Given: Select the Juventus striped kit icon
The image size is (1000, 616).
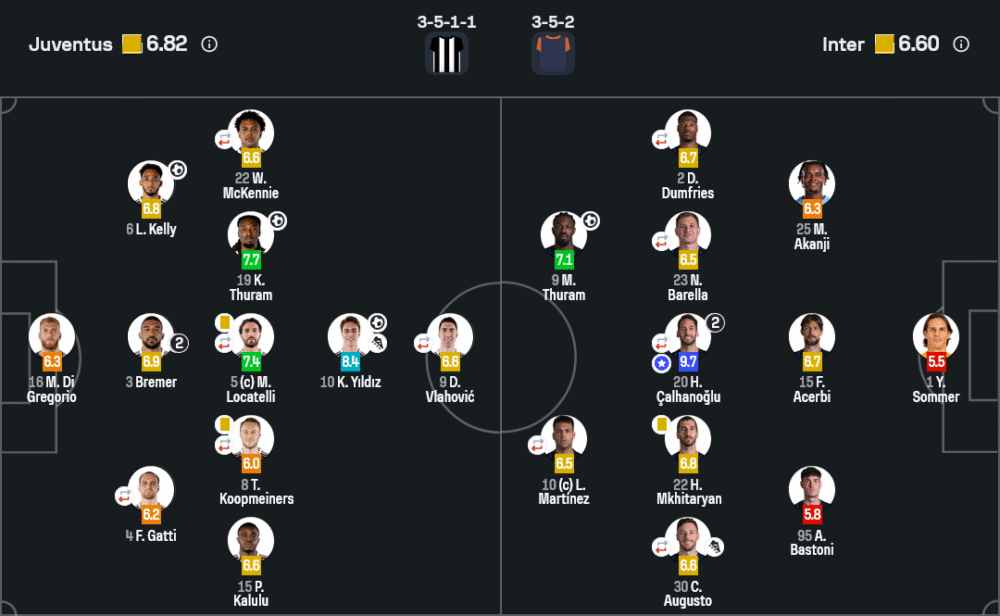Looking at the screenshot, I should click(446, 53).
